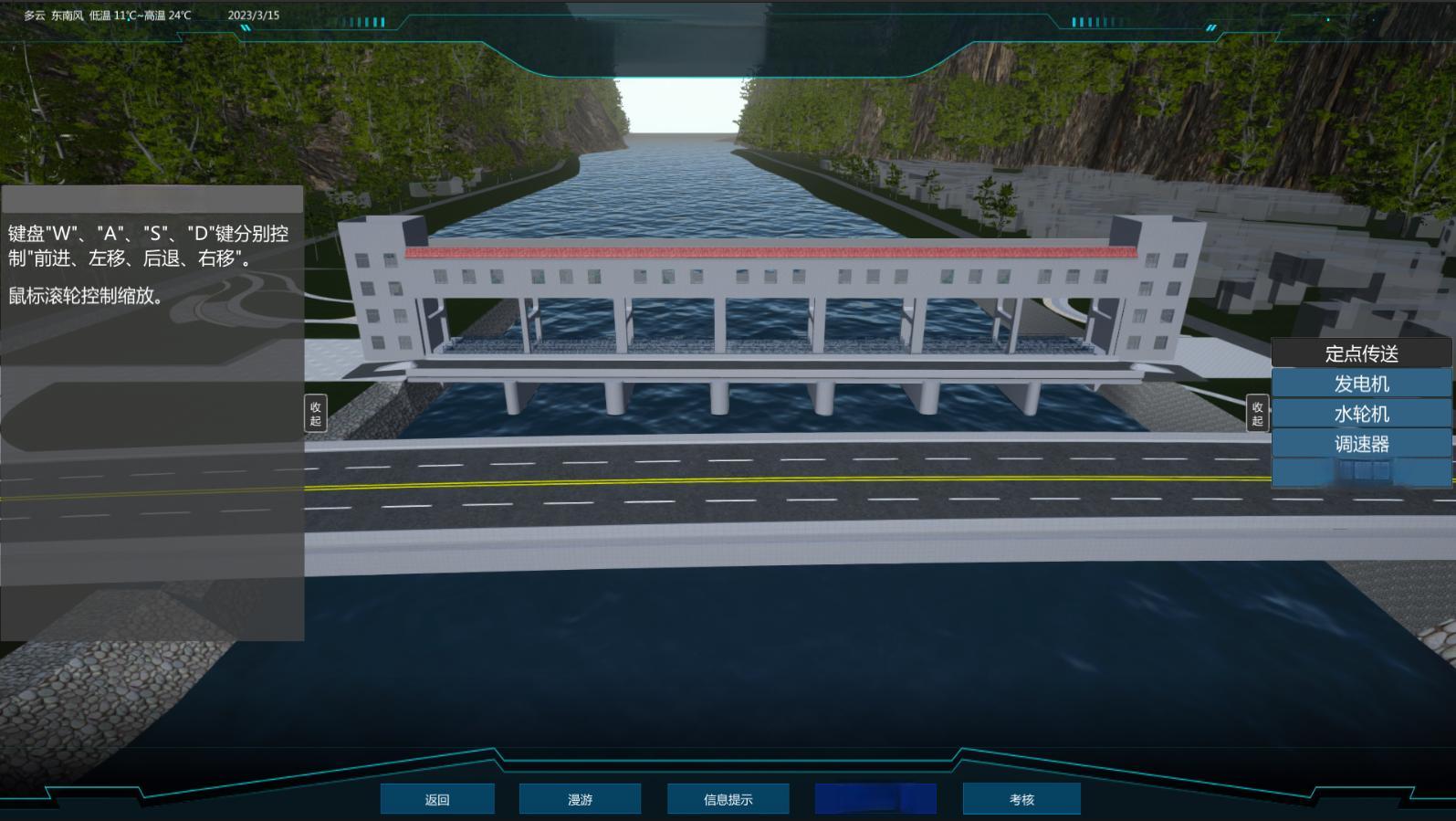Viewport: 1456px width, 821px height.
Task: Start the 考核 (Assessment) button
Action: [x=1021, y=799]
